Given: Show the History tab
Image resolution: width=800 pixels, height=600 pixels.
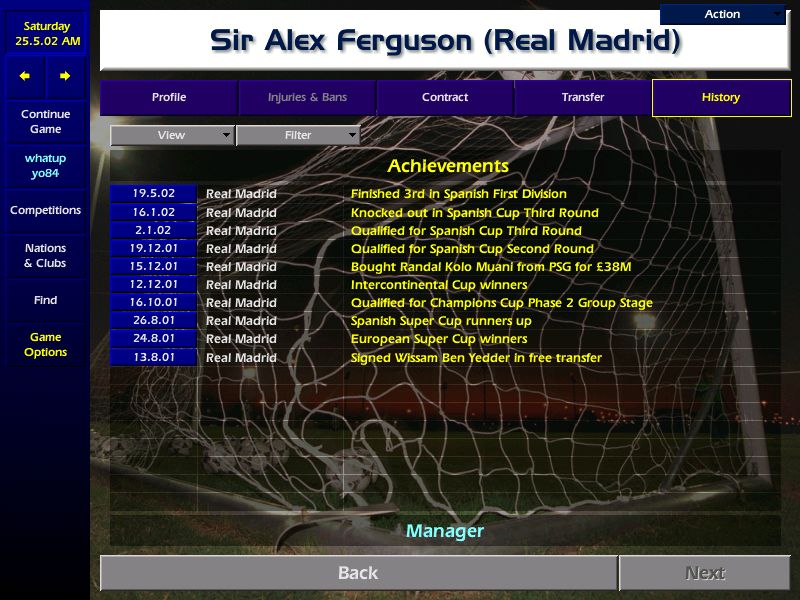Looking at the screenshot, I should click(721, 98).
